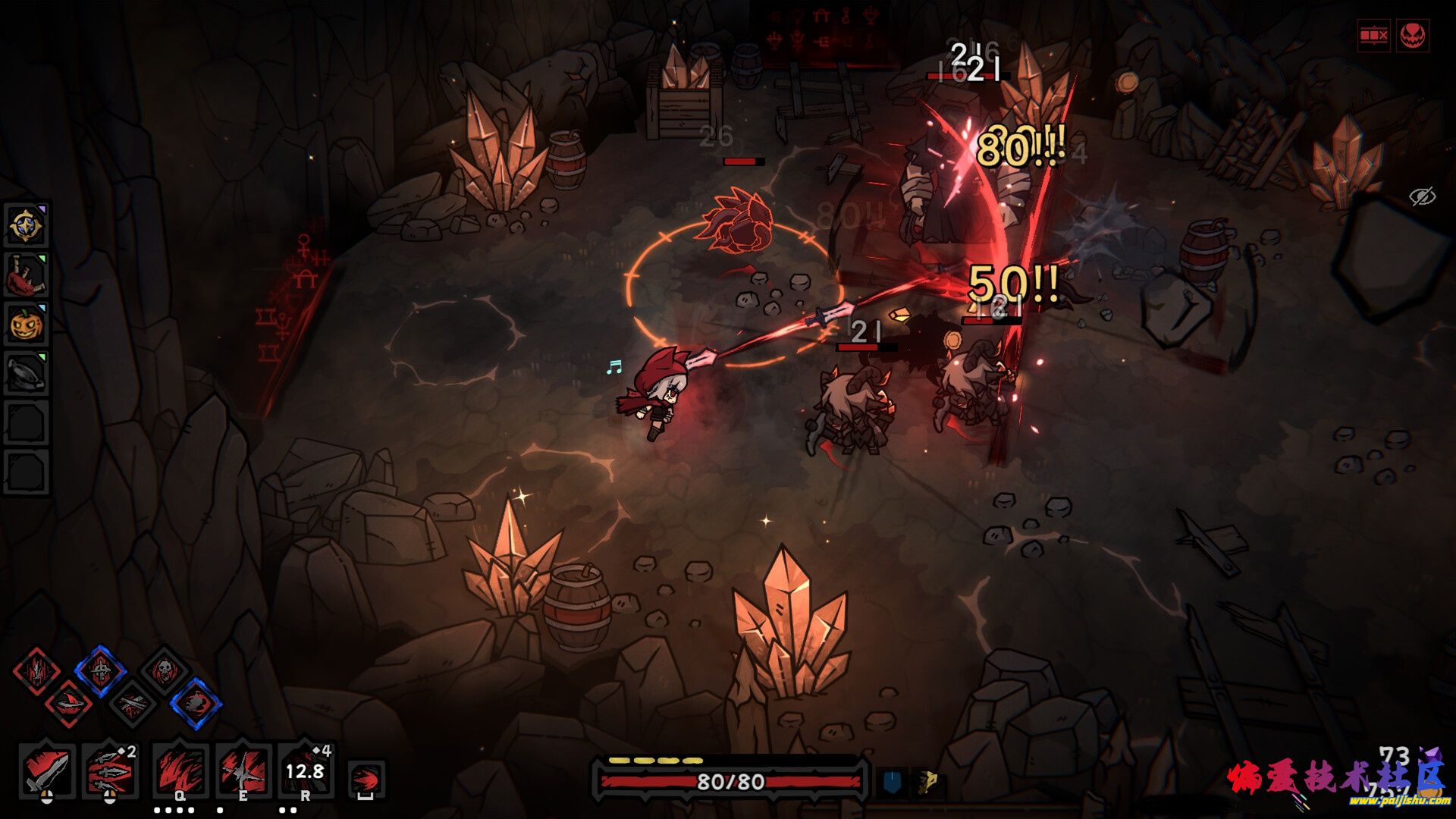1456x819 pixels.
Task: Click the red squares status icon
Action: click(x=1373, y=36)
